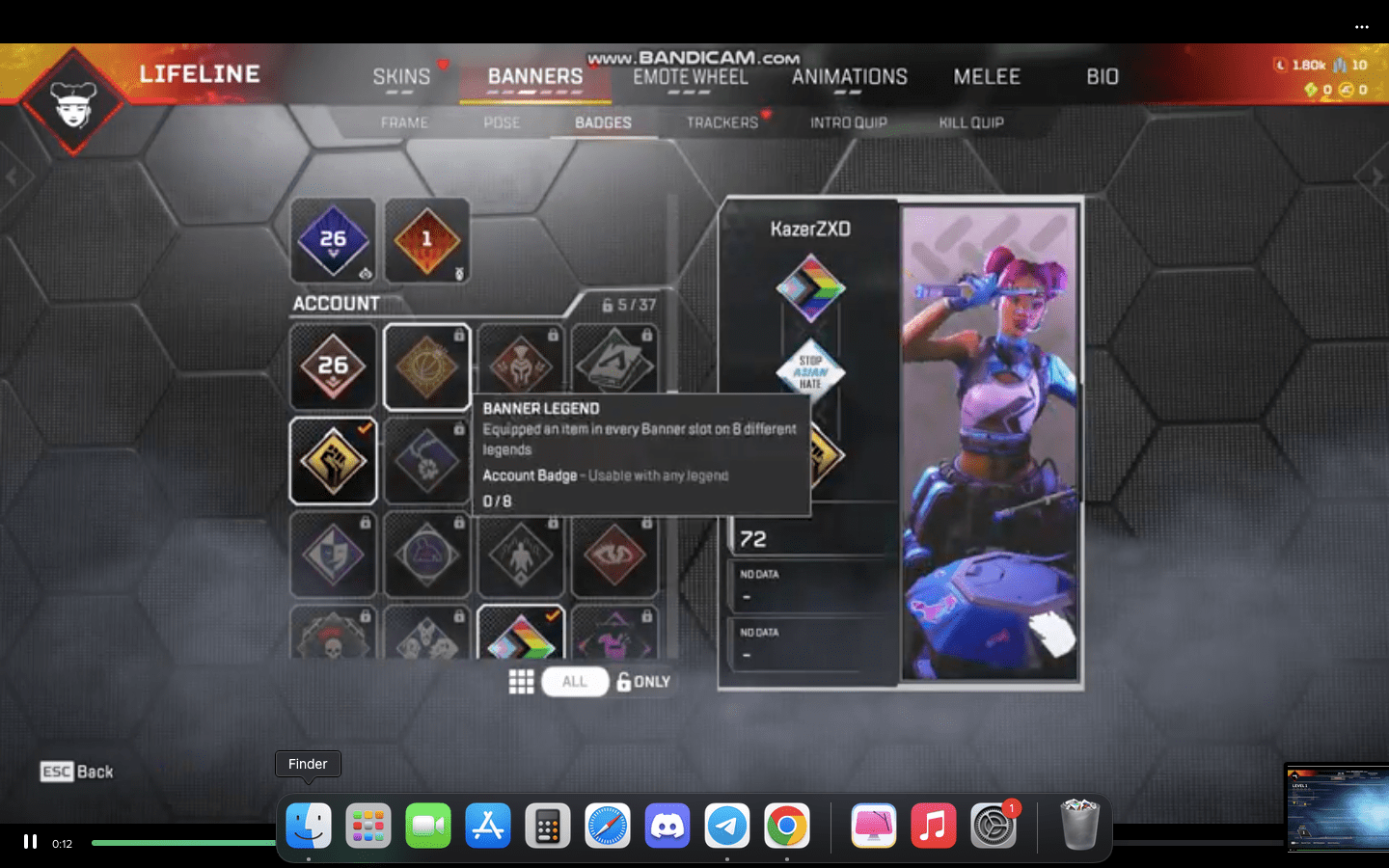The height and width of the screenshot is (868, 1389).
Task: Click the grid view icon near the filter
Action: coord(522,682)
